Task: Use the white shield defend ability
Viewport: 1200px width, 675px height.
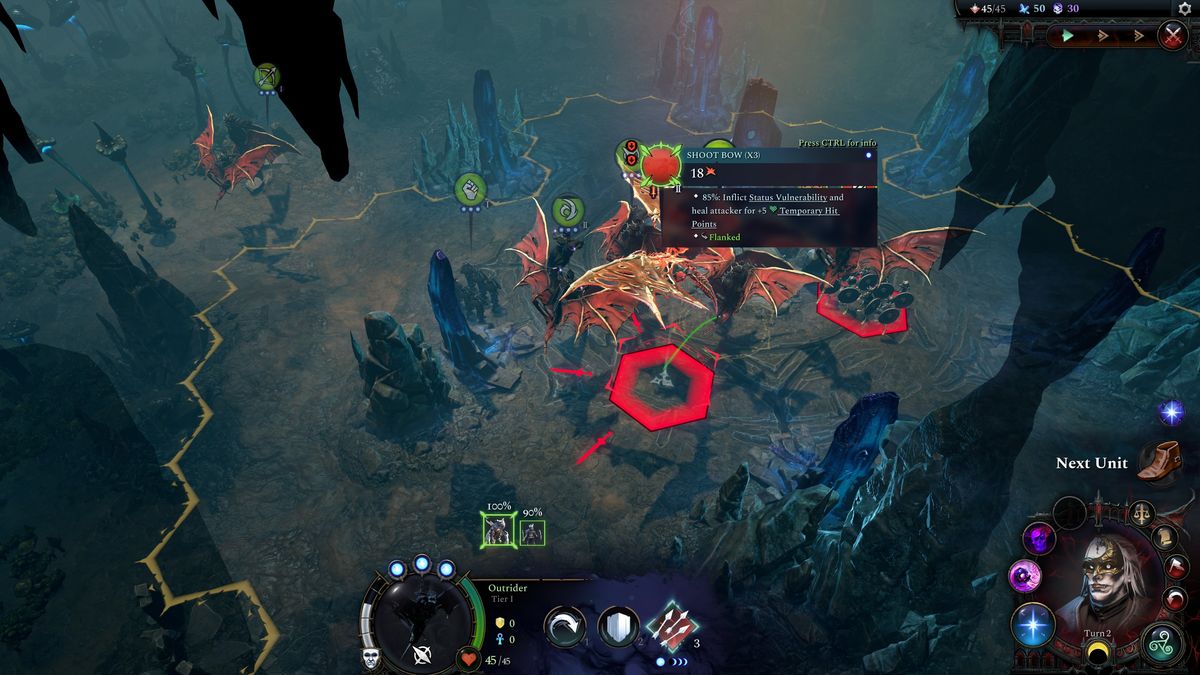Action: pos(618,627)
